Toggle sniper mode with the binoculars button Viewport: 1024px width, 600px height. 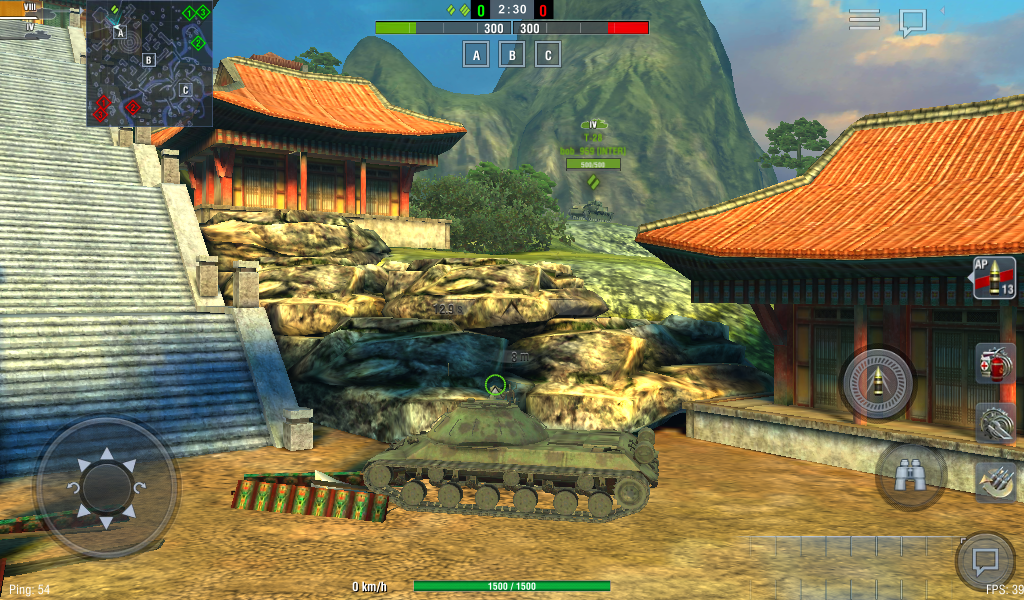910,477
